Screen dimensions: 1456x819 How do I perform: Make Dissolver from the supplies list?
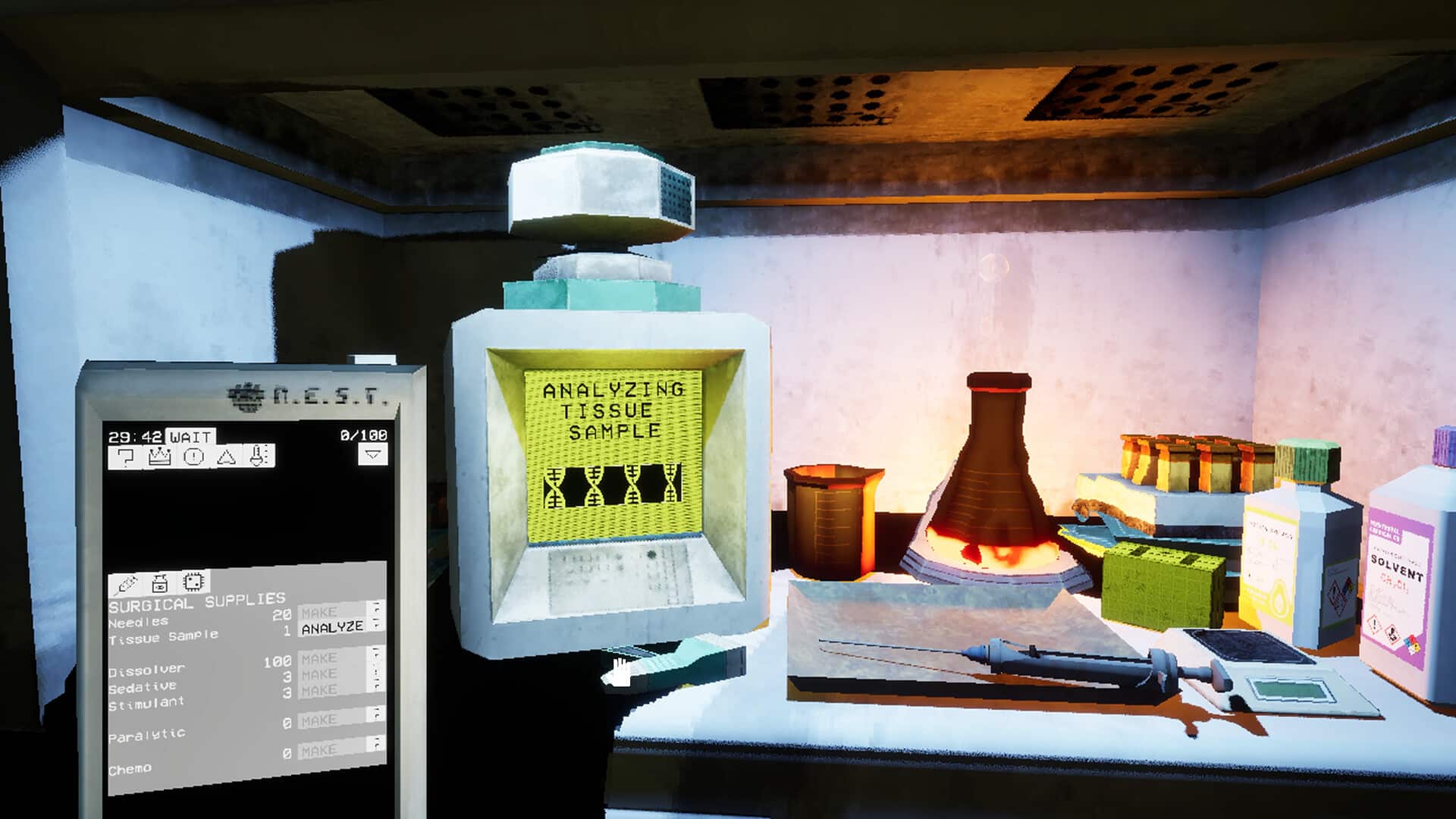[319, 658]
